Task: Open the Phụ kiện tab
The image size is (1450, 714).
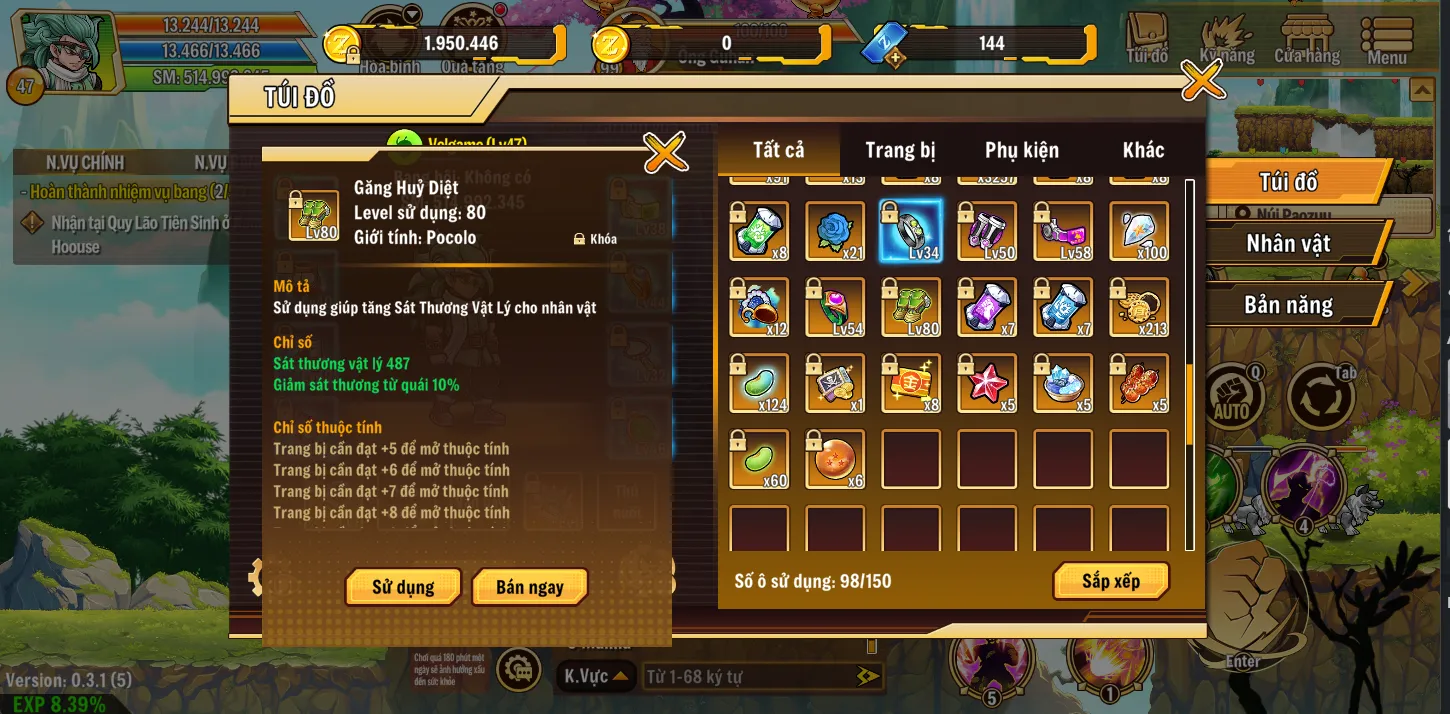Action: pyautogui.click(x=1021, y=151)
